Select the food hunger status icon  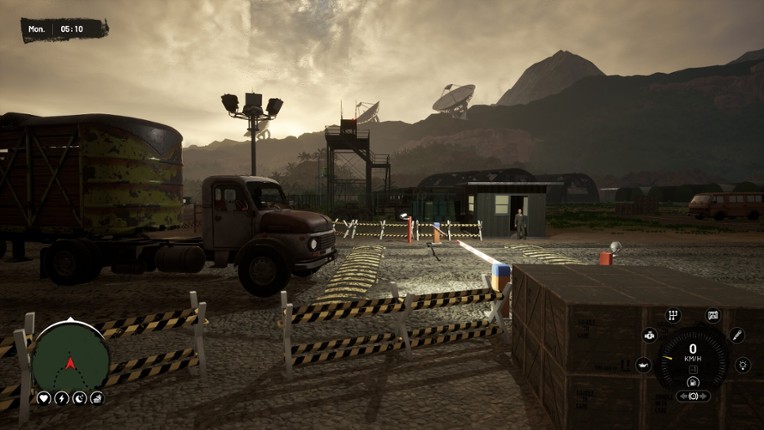point(96,398)
